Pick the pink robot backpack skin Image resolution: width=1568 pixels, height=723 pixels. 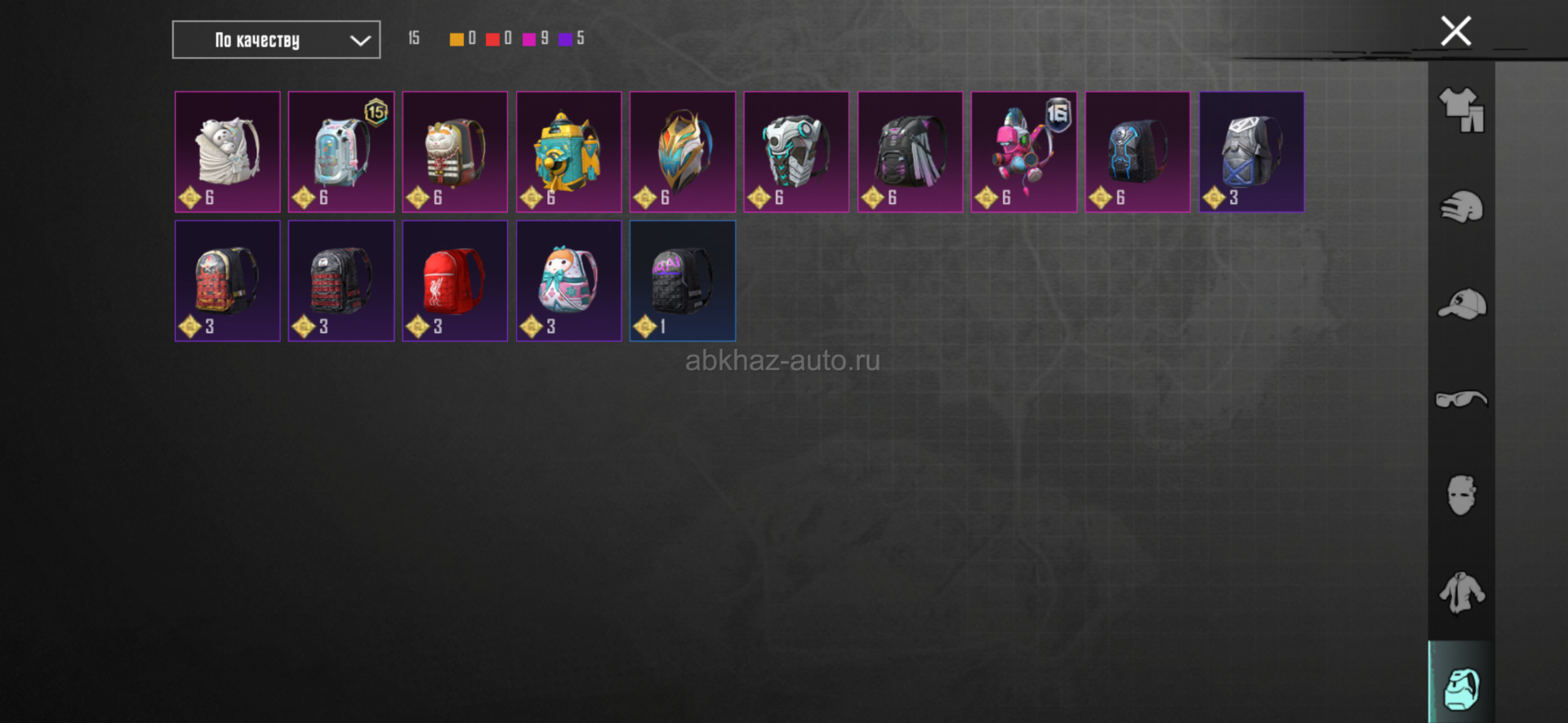[1023, 152]
